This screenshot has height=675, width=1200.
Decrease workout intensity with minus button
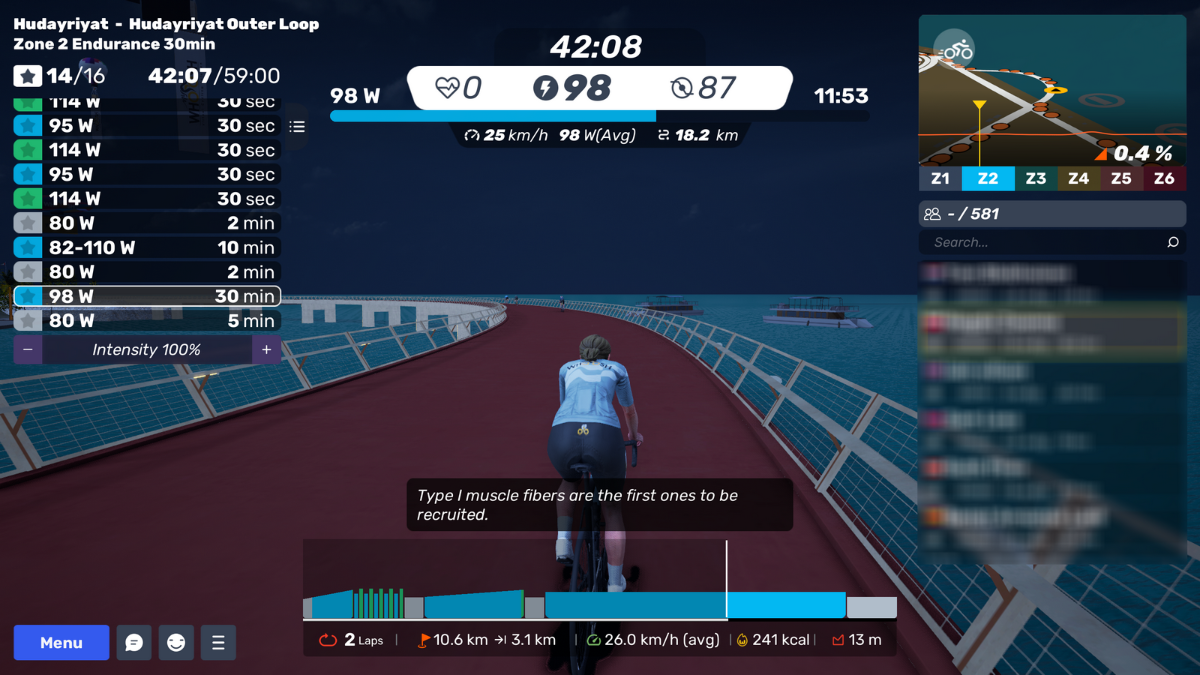[27, 350]
